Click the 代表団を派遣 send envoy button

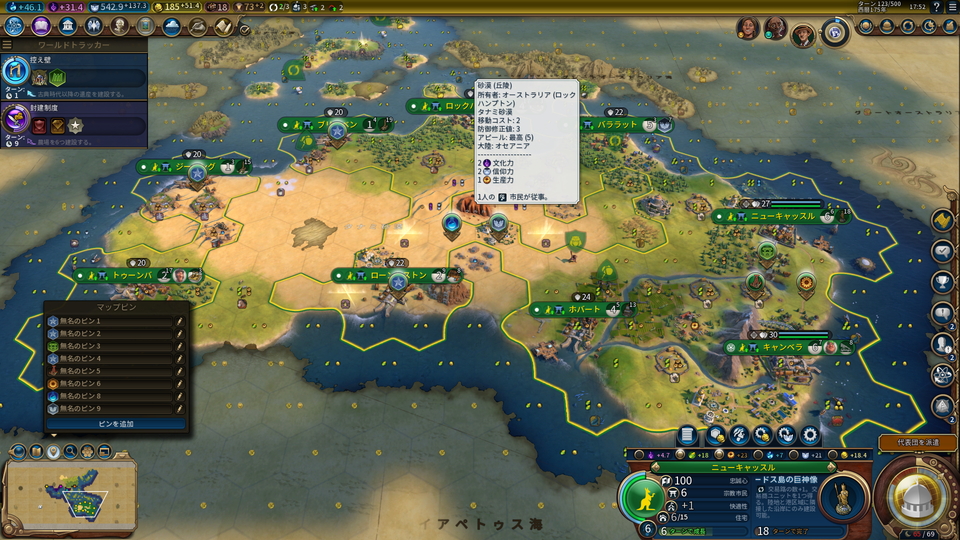click(x=917, y=442)
